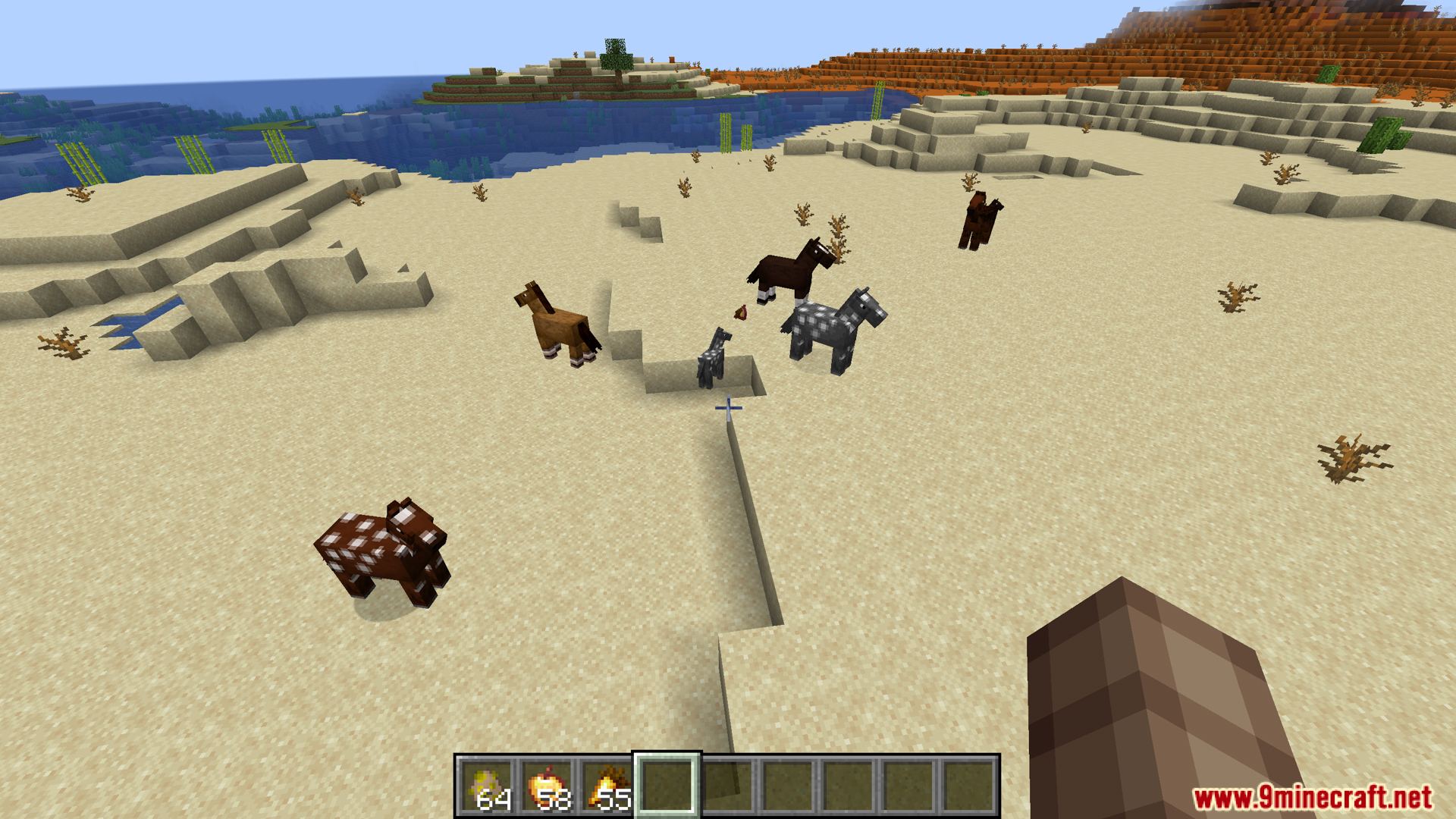Click the floating dropped item near the horses
This screenshot has height=819, width=1456.
[742, 311]
